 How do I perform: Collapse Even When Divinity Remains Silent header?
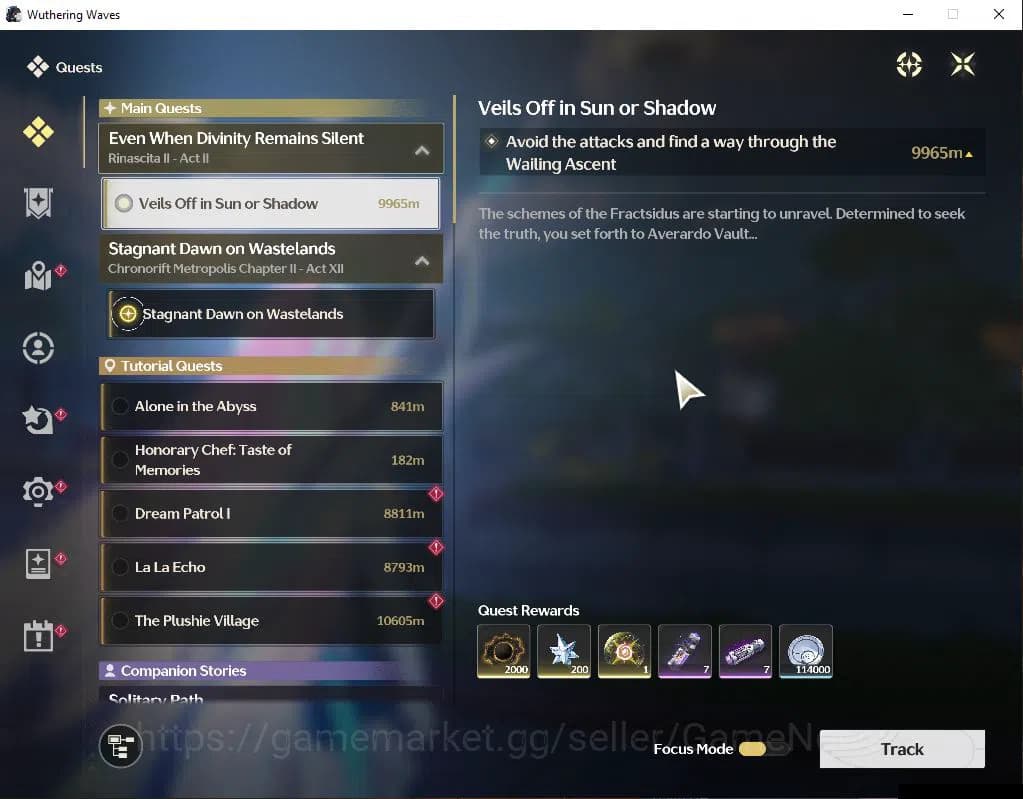coord(422,150)
